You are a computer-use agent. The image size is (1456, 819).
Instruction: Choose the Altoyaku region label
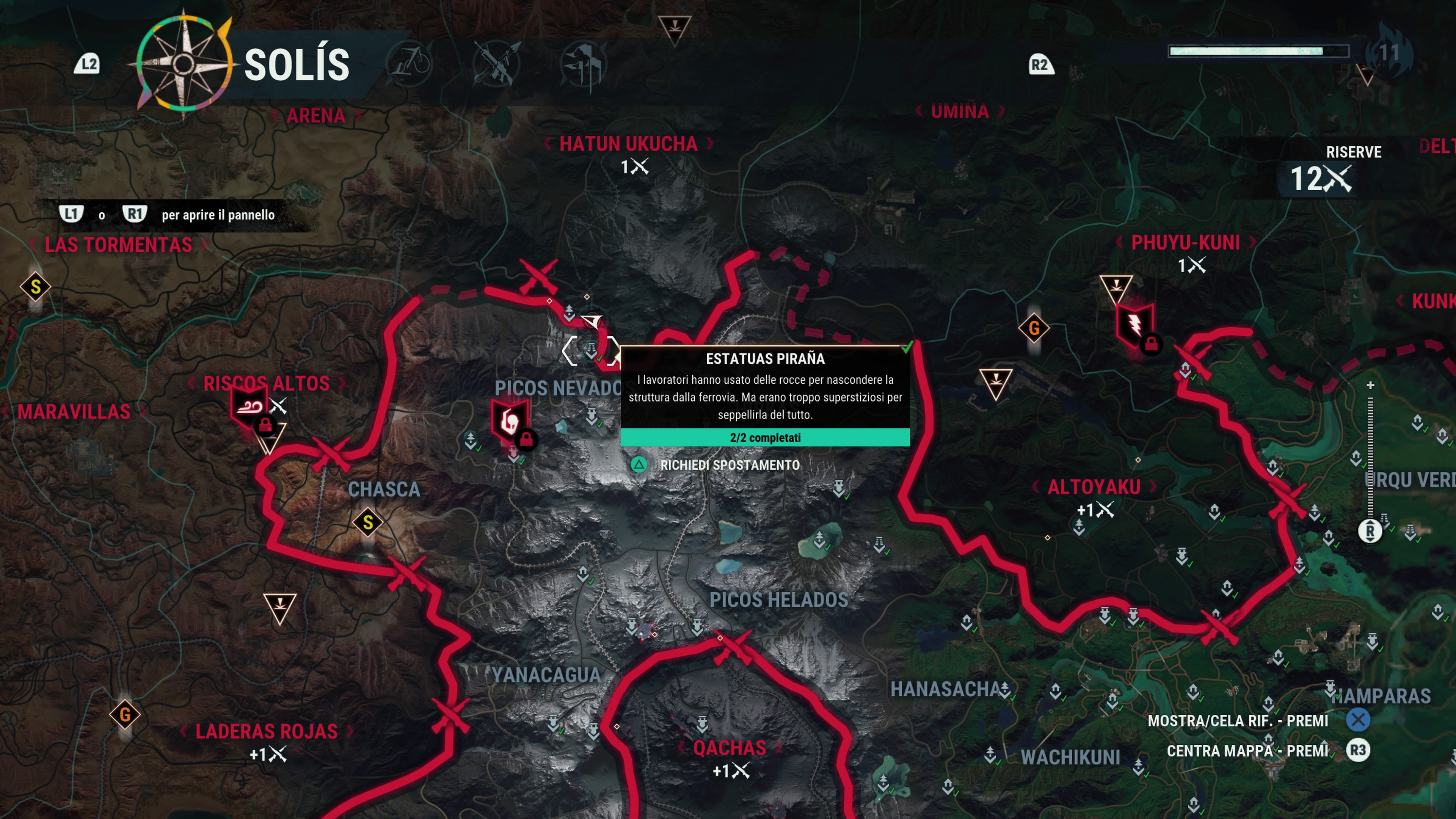click(1094, 487)
